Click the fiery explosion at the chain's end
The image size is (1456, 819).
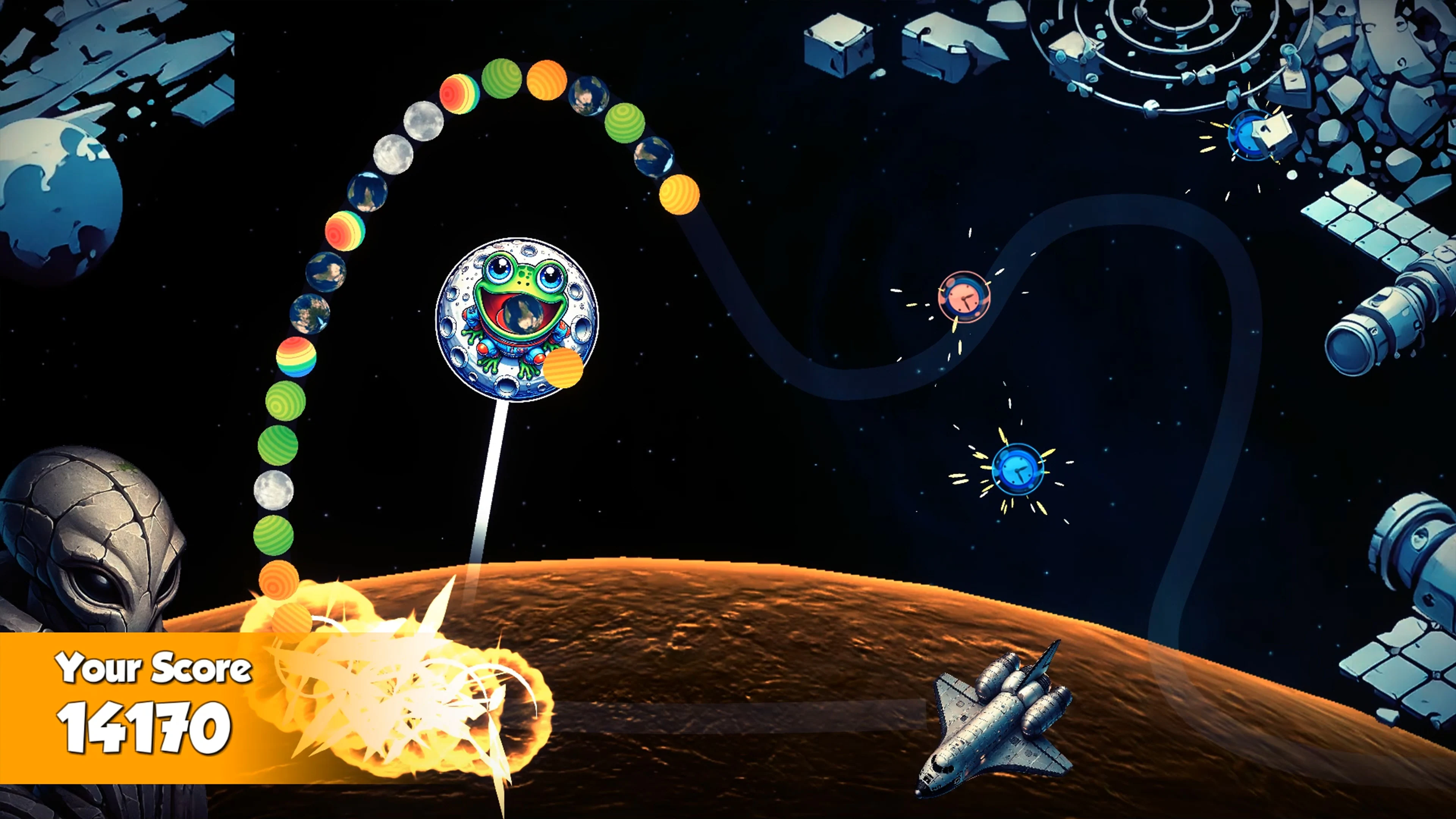point(390,695)
